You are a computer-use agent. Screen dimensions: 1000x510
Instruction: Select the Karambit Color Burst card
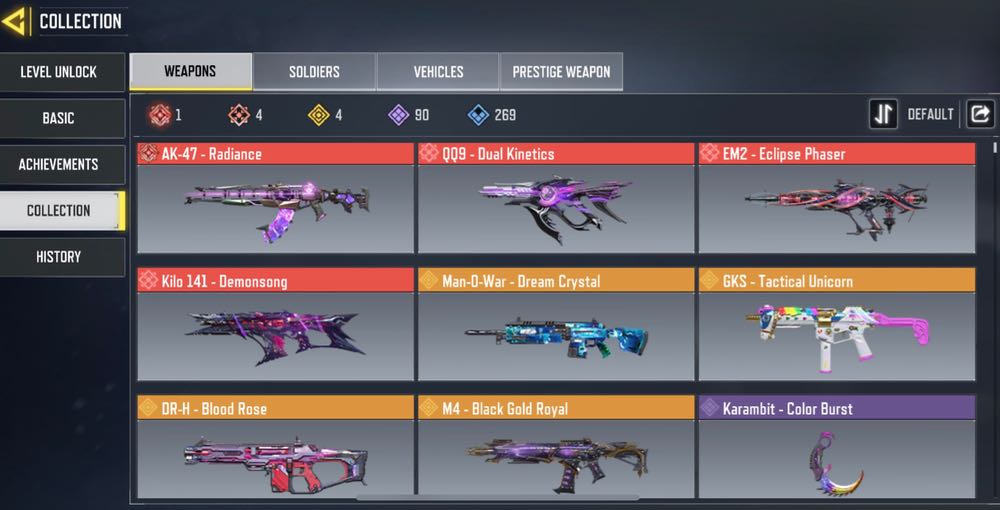[835, 448]
